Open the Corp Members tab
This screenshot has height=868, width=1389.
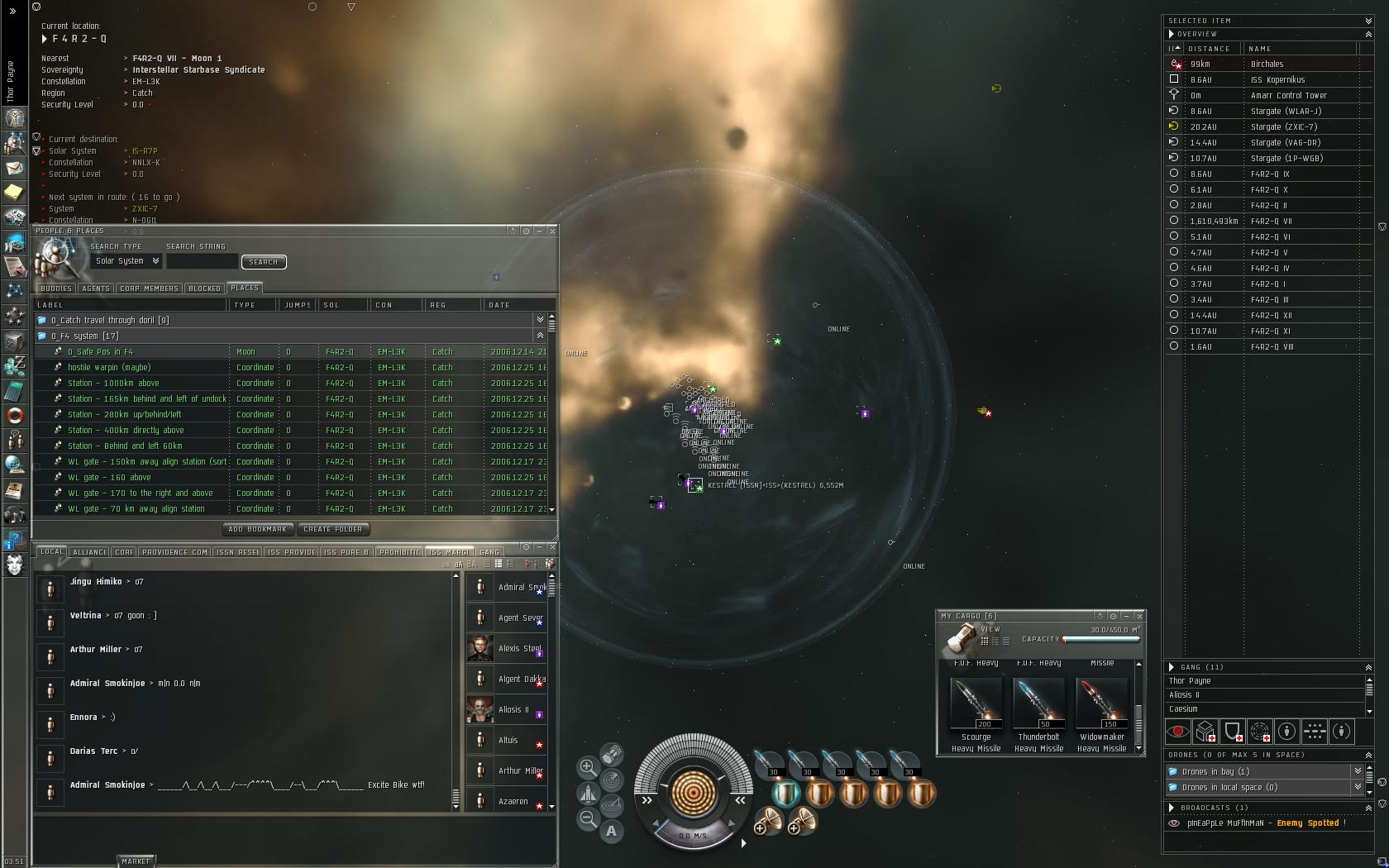149,289
